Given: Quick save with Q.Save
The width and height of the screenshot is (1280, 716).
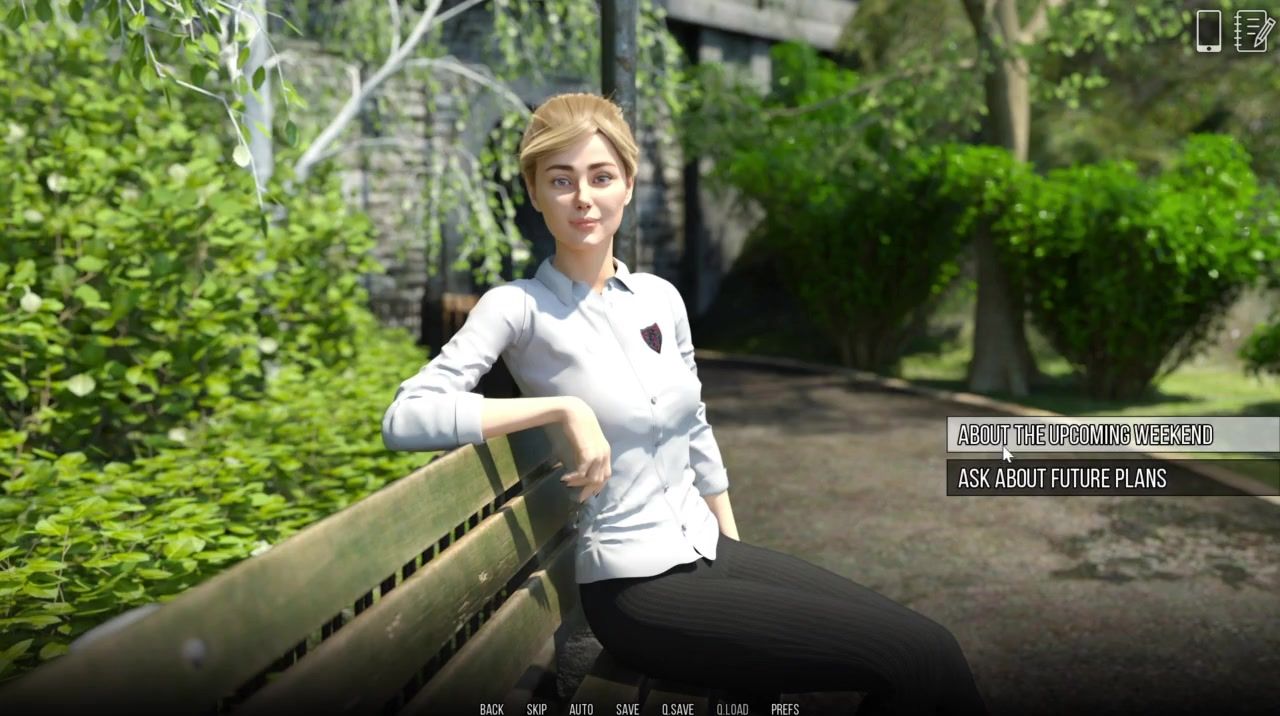Looking at the screenshot, I should pyautogui.click(x=677, y=709).
